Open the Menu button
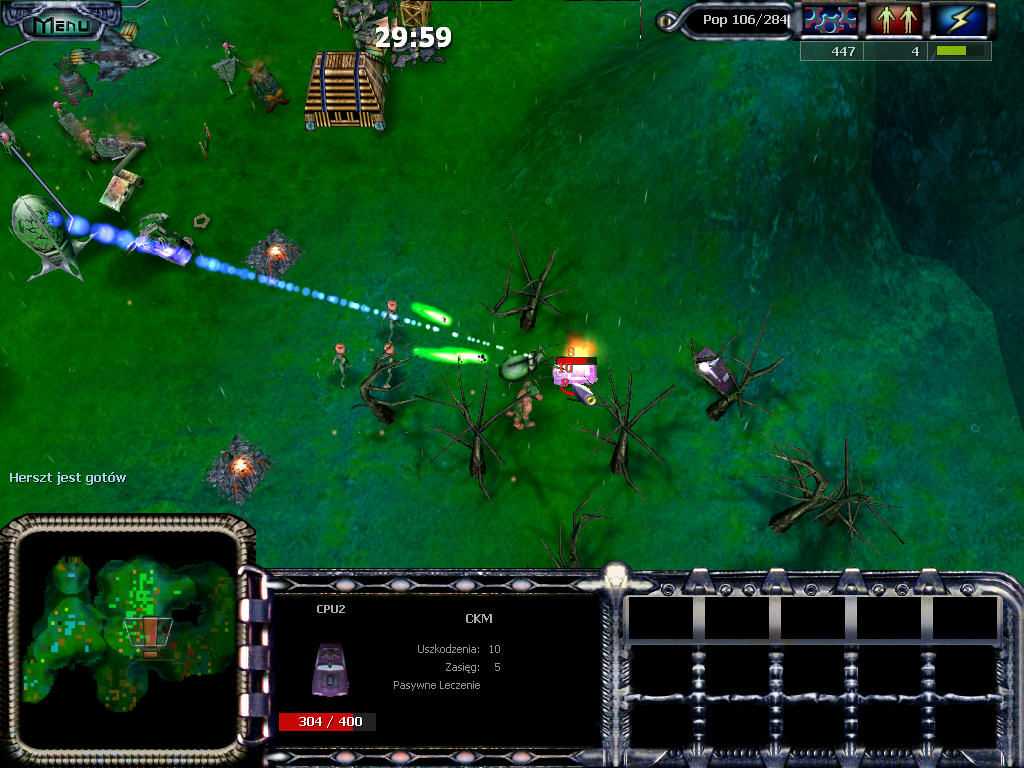This screenshot has width=1024, height=768. tap(60, 24)
